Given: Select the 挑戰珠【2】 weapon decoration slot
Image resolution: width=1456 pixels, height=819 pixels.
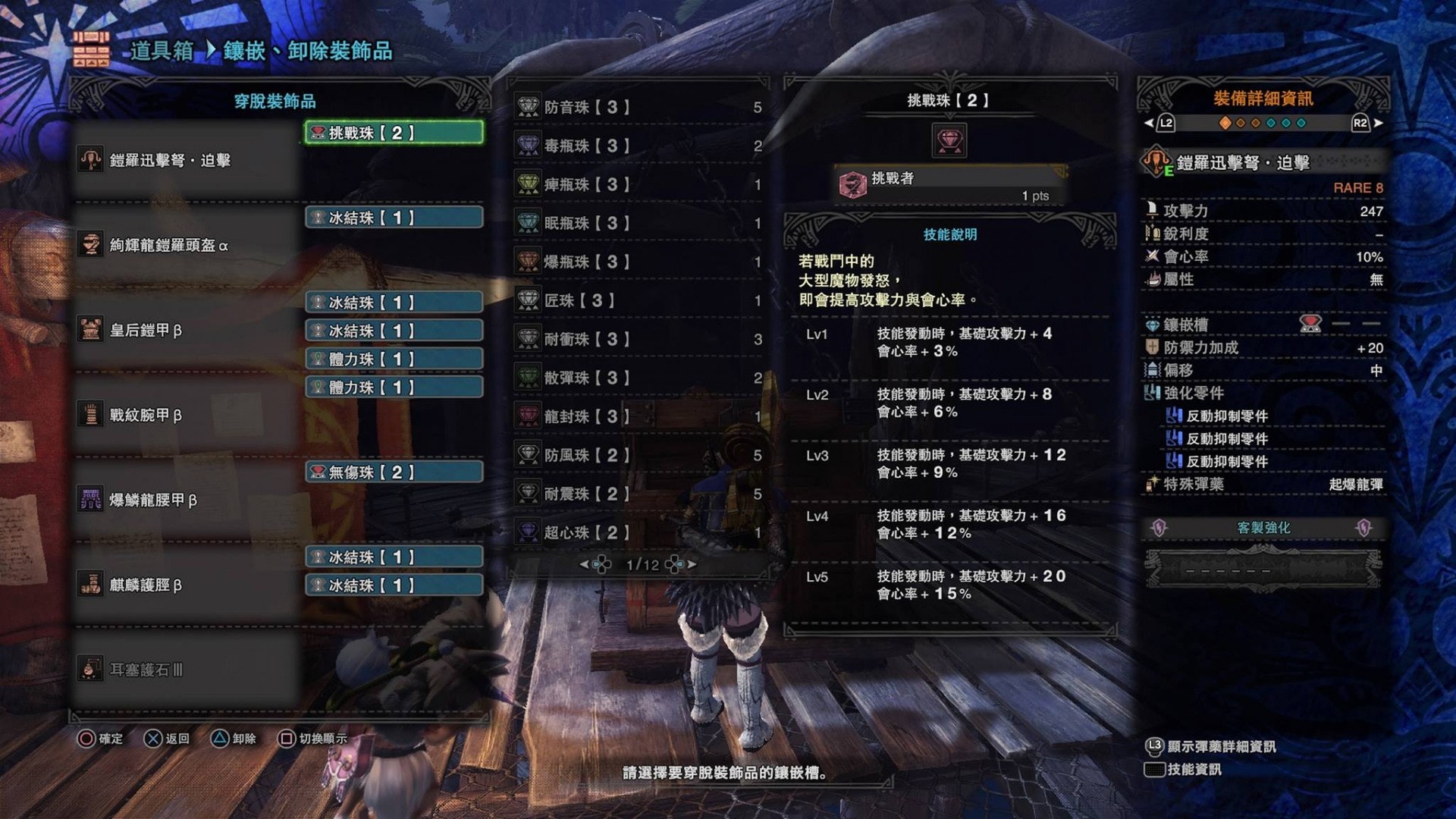Looking at the screenshot, I should (394, 133).
